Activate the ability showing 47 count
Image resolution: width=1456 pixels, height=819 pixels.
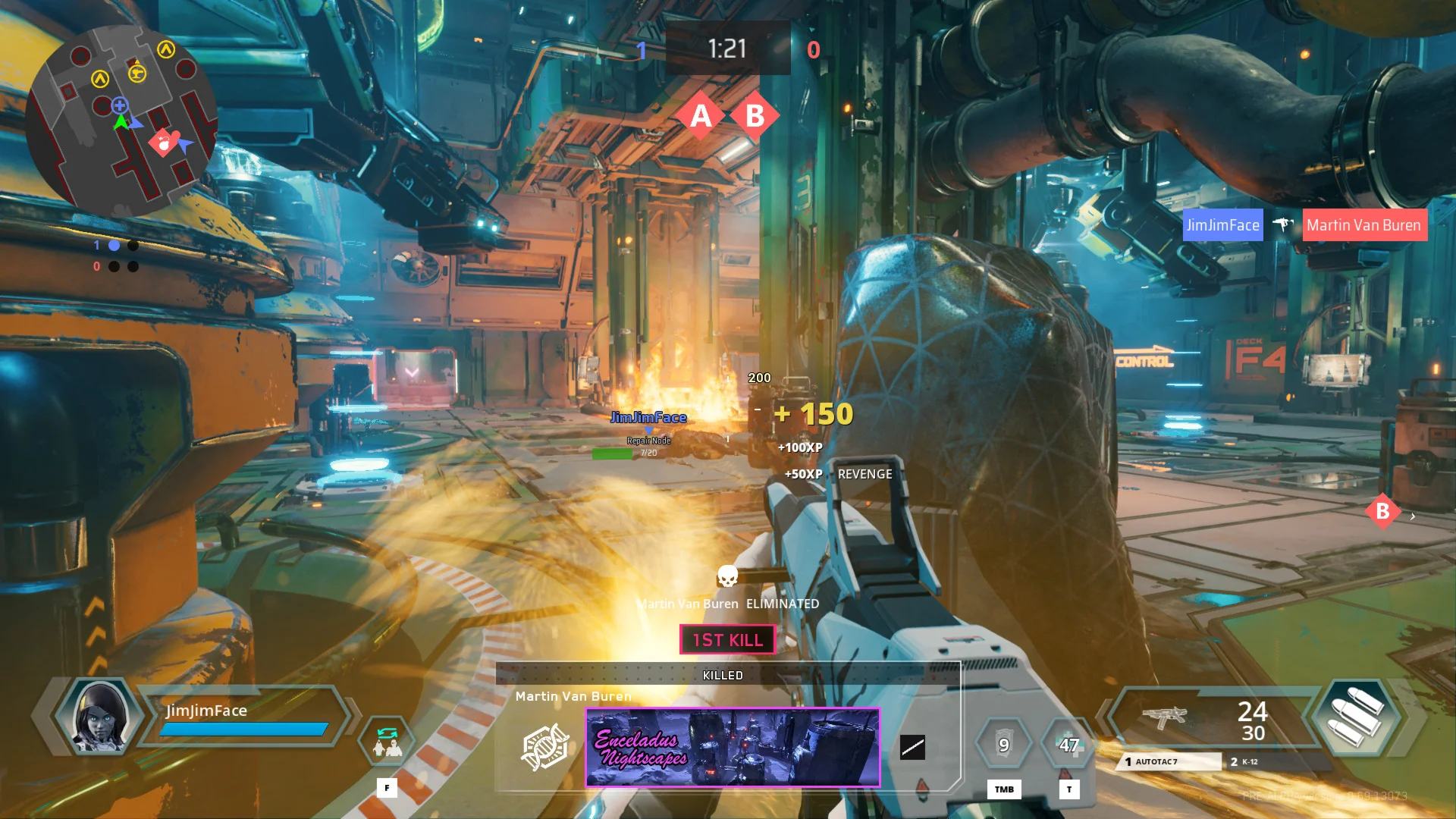coord(1069,745)
